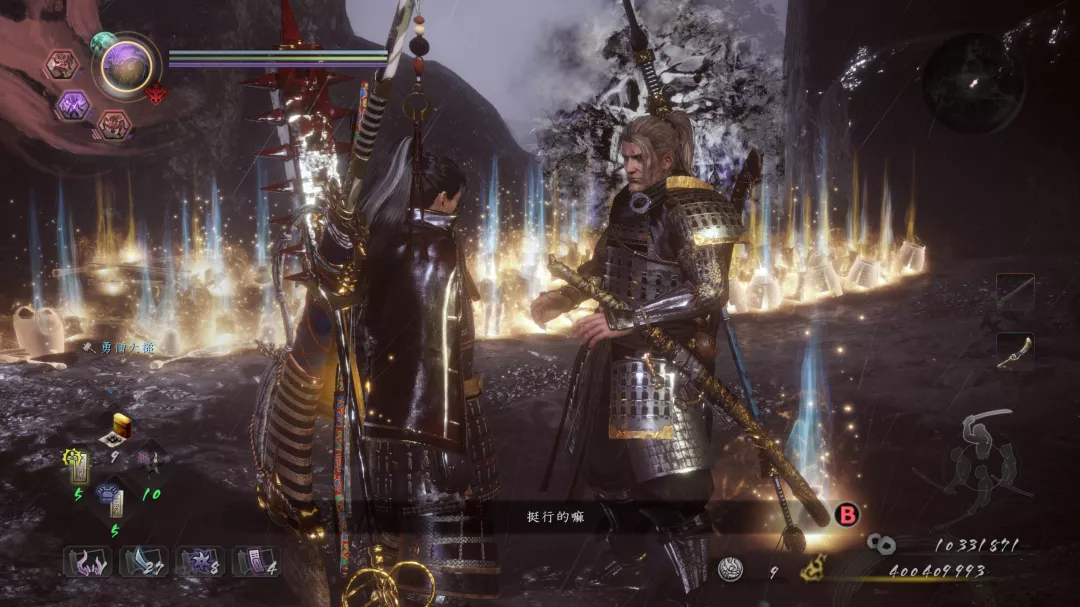Activate the shuriken scroll with count 8
The image size is (1080, 607).
click(x=200, y=561)
